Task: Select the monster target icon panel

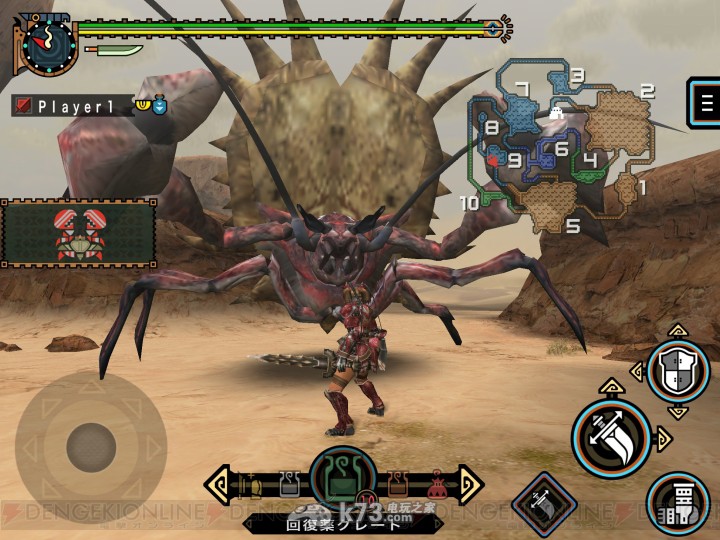Action: [78, 232]
